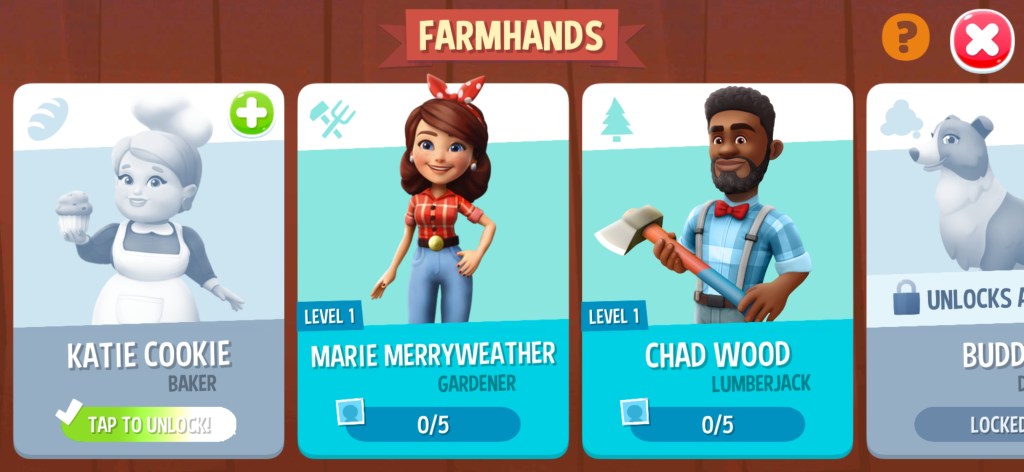The image size is (1024, 472).
Task: Open Chad Wood's 0/5 progress bar
Action: click(x=716, y=424)
